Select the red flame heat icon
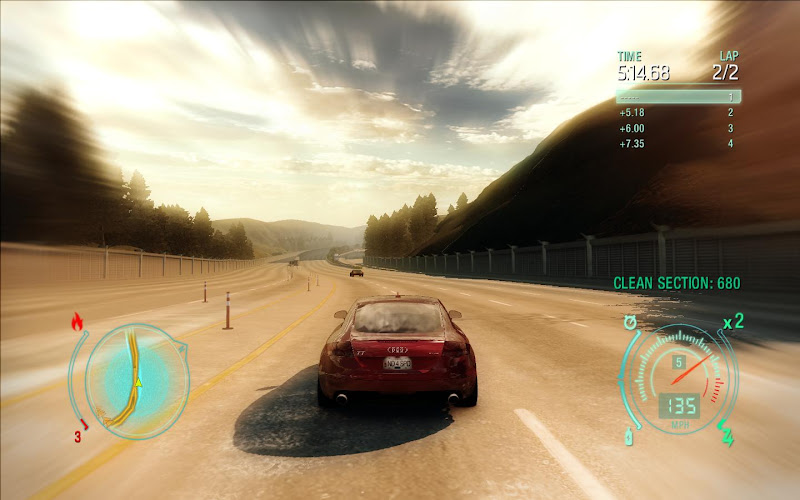This screenshot has width=800, height=500. 77,321
